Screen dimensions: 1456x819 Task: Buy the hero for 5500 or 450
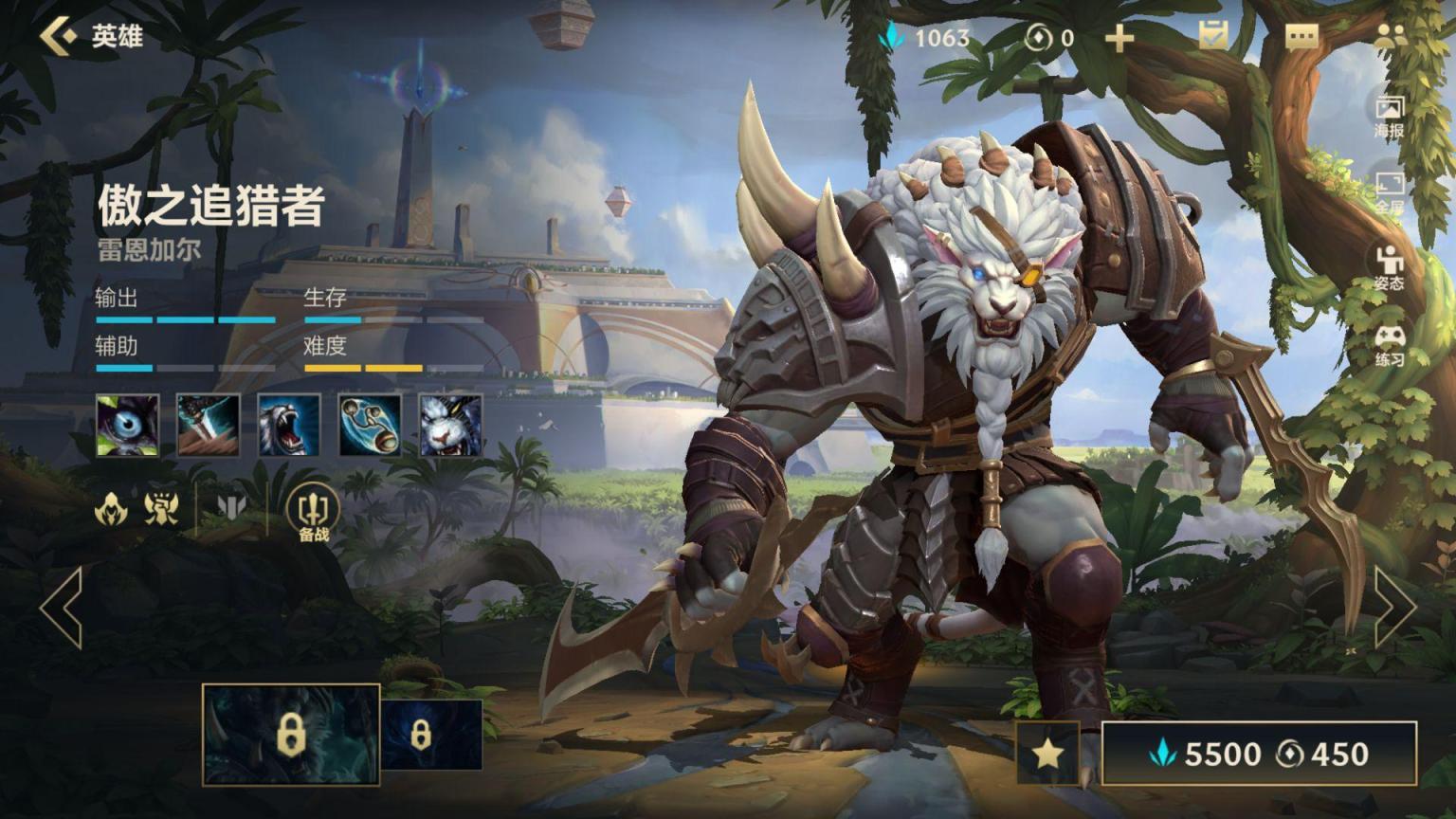tap(1259, 754)
